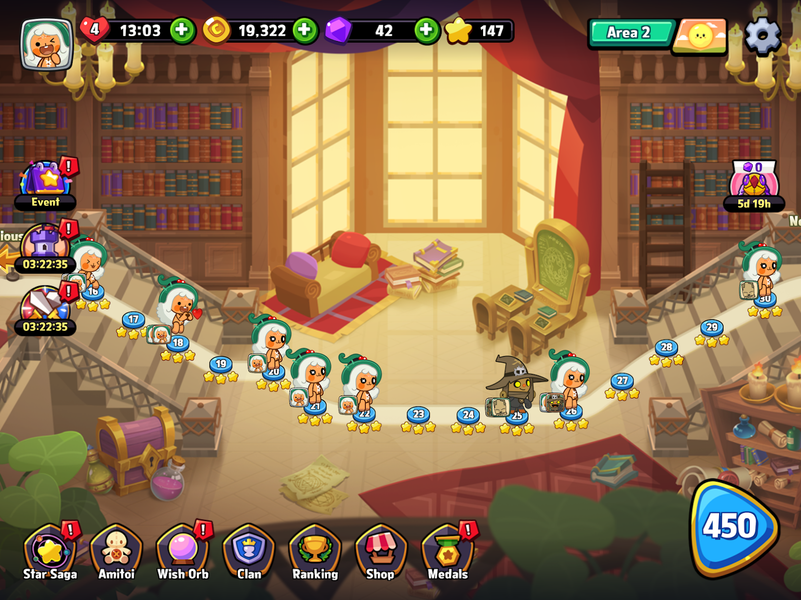Add purple gems with the plus button

pos(427,30)
